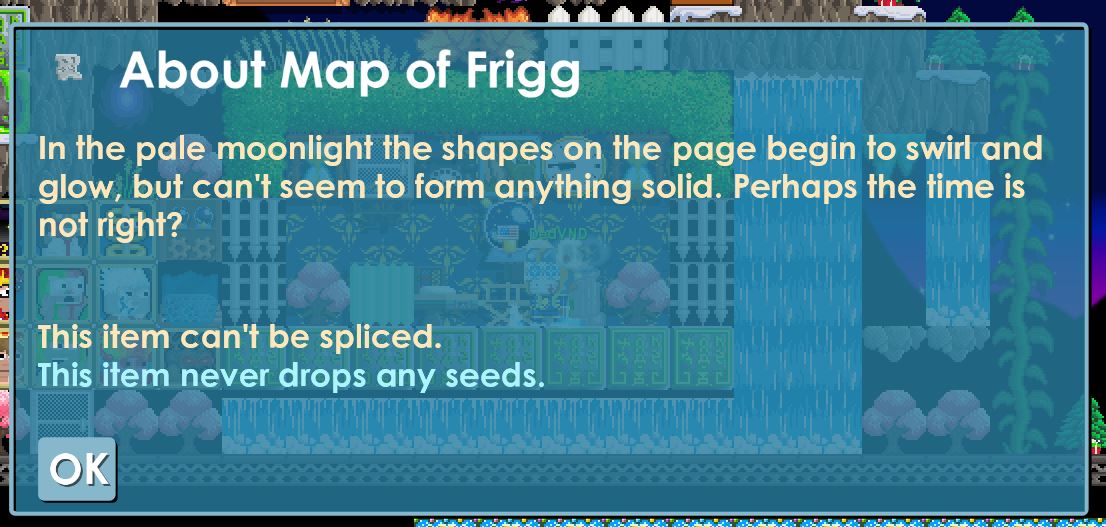The width and height of the screenshot is (1106, 527).
Task: Confirm the Map of Frigg dialog with OK
Action: (77, 469)
